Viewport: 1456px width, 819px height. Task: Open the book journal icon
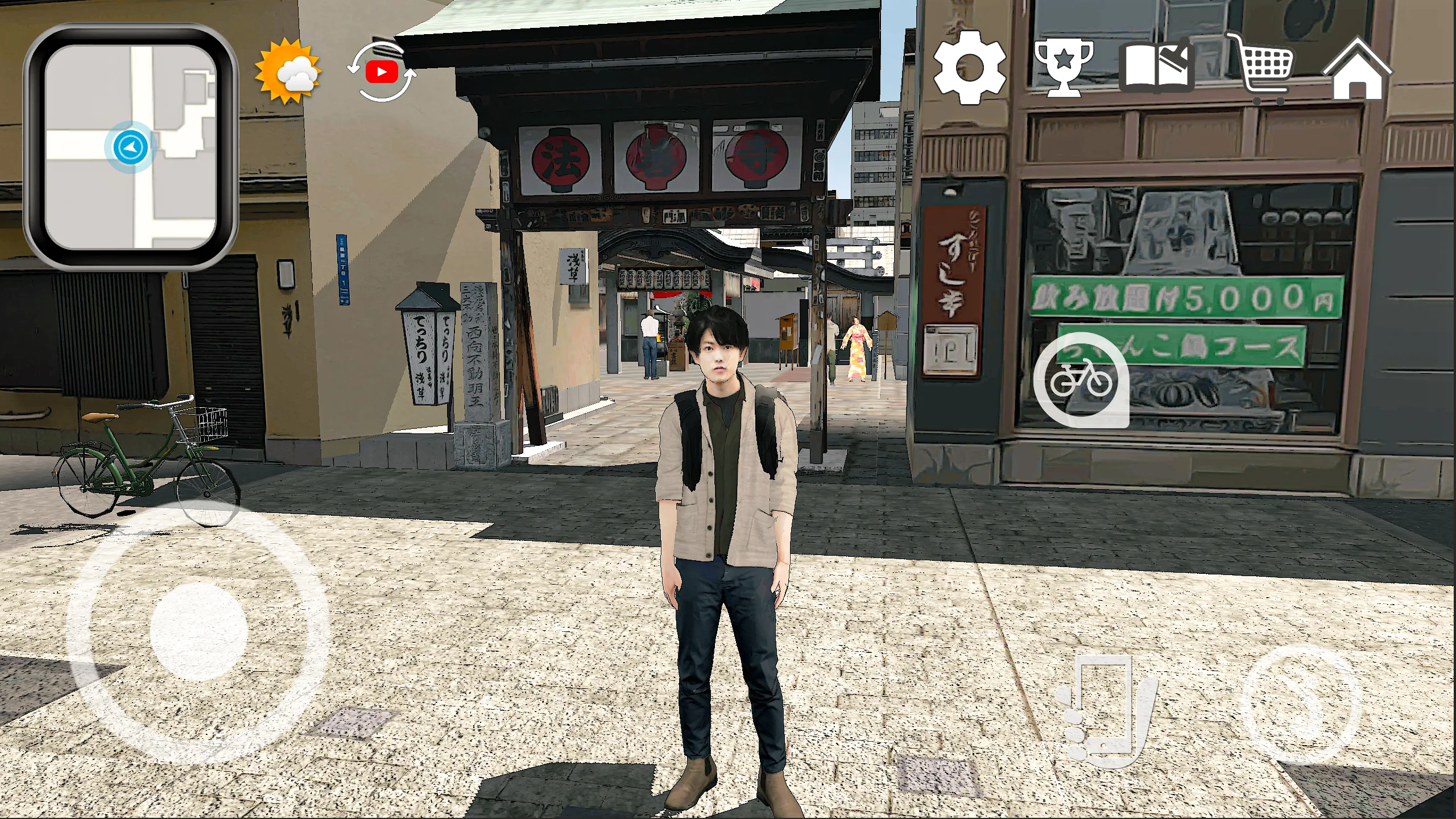1156,67
